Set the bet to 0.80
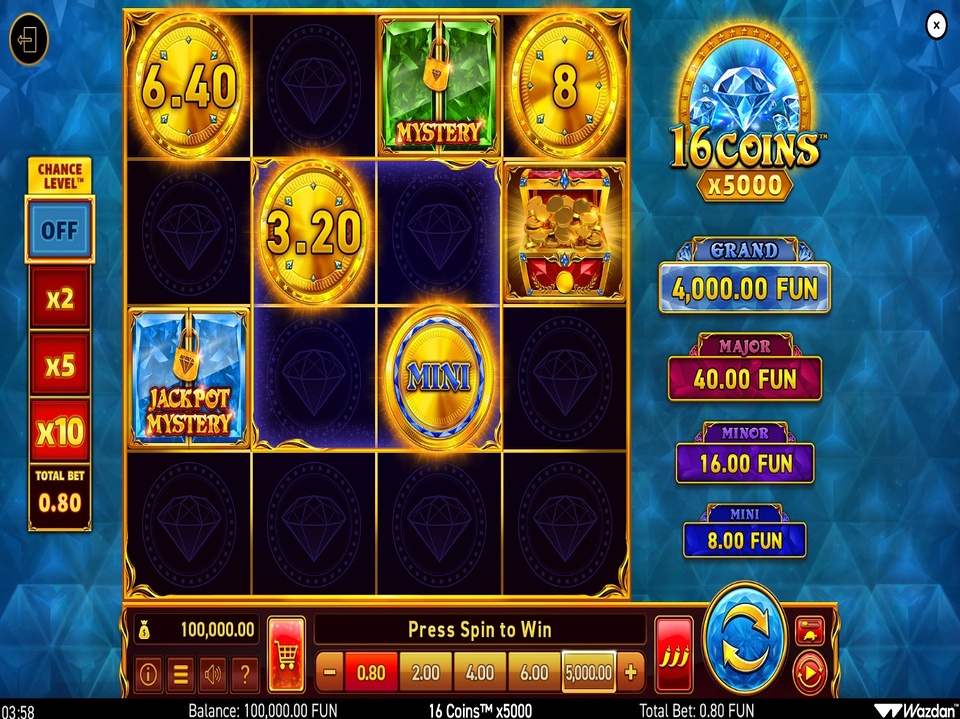Viewport: 960px width, 719px height. 371,673
